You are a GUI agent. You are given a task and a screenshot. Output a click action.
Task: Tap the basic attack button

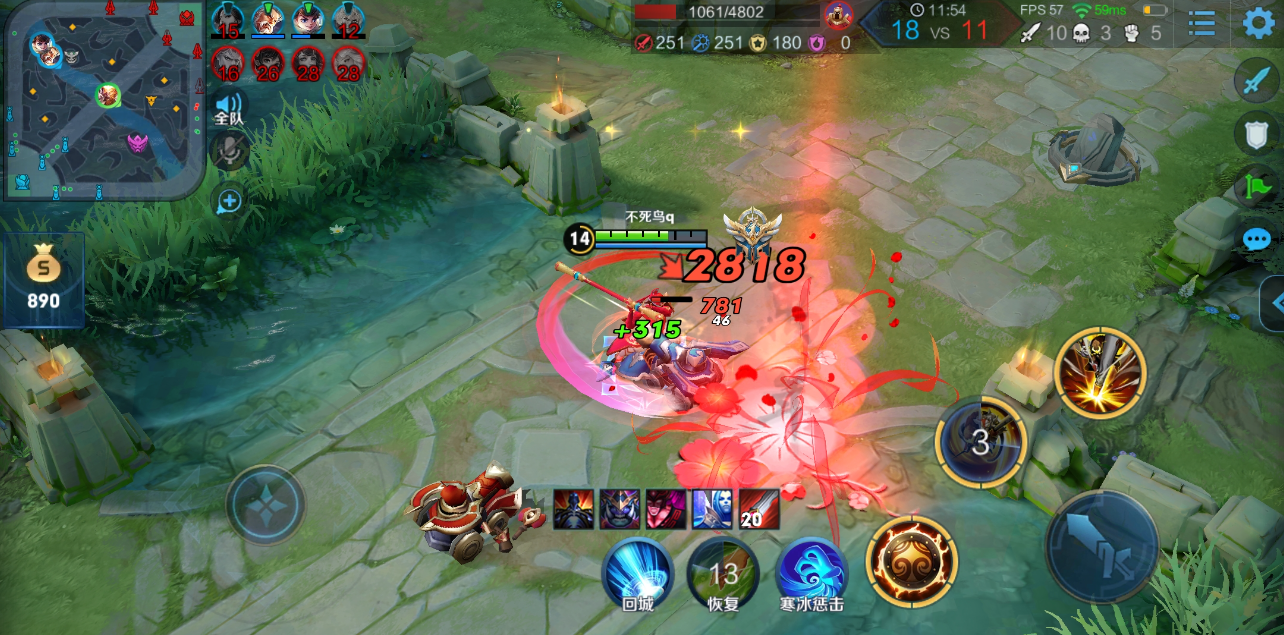click(x=1101, y=545)
